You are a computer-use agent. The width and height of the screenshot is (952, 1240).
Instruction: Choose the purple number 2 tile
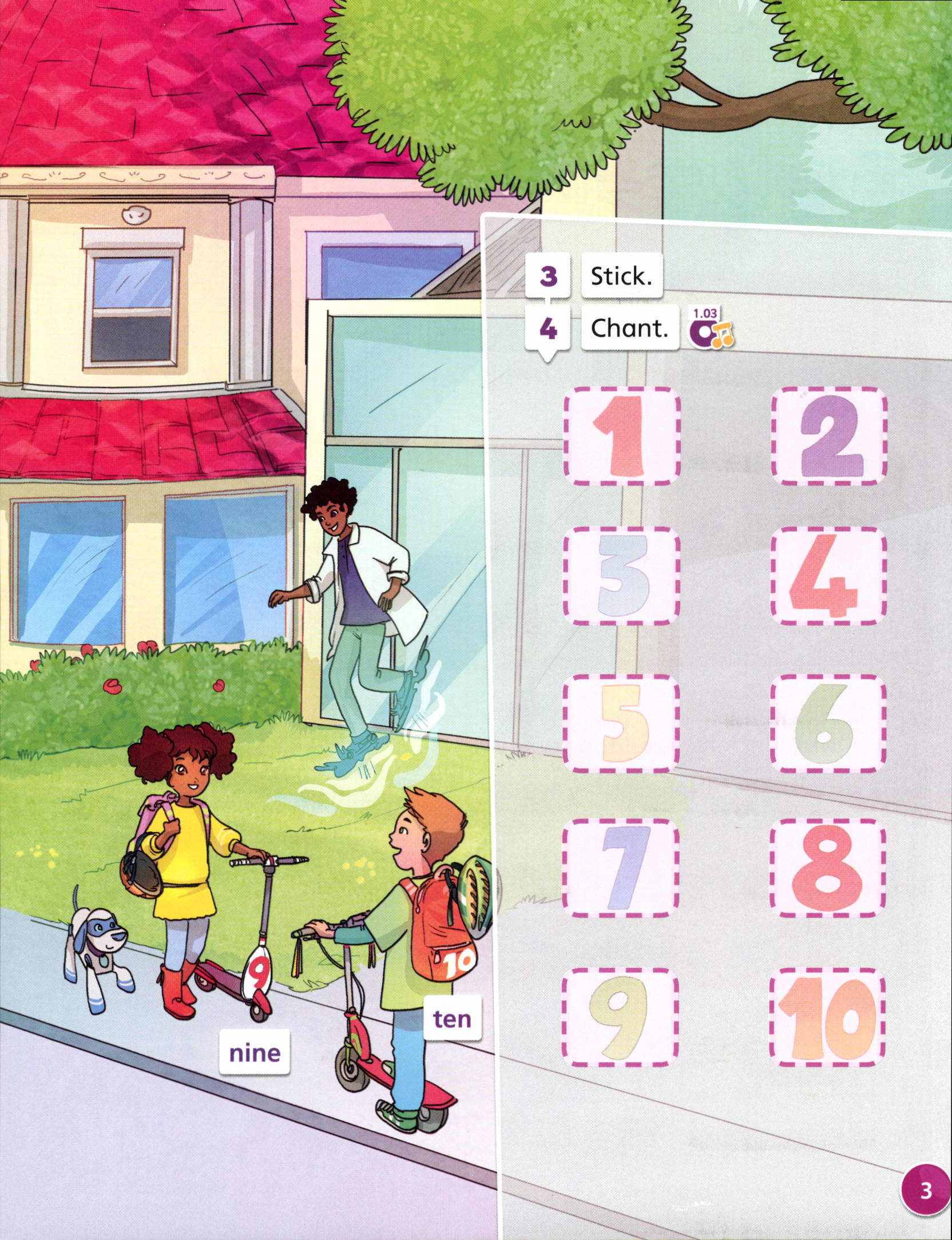click(829, 436)
